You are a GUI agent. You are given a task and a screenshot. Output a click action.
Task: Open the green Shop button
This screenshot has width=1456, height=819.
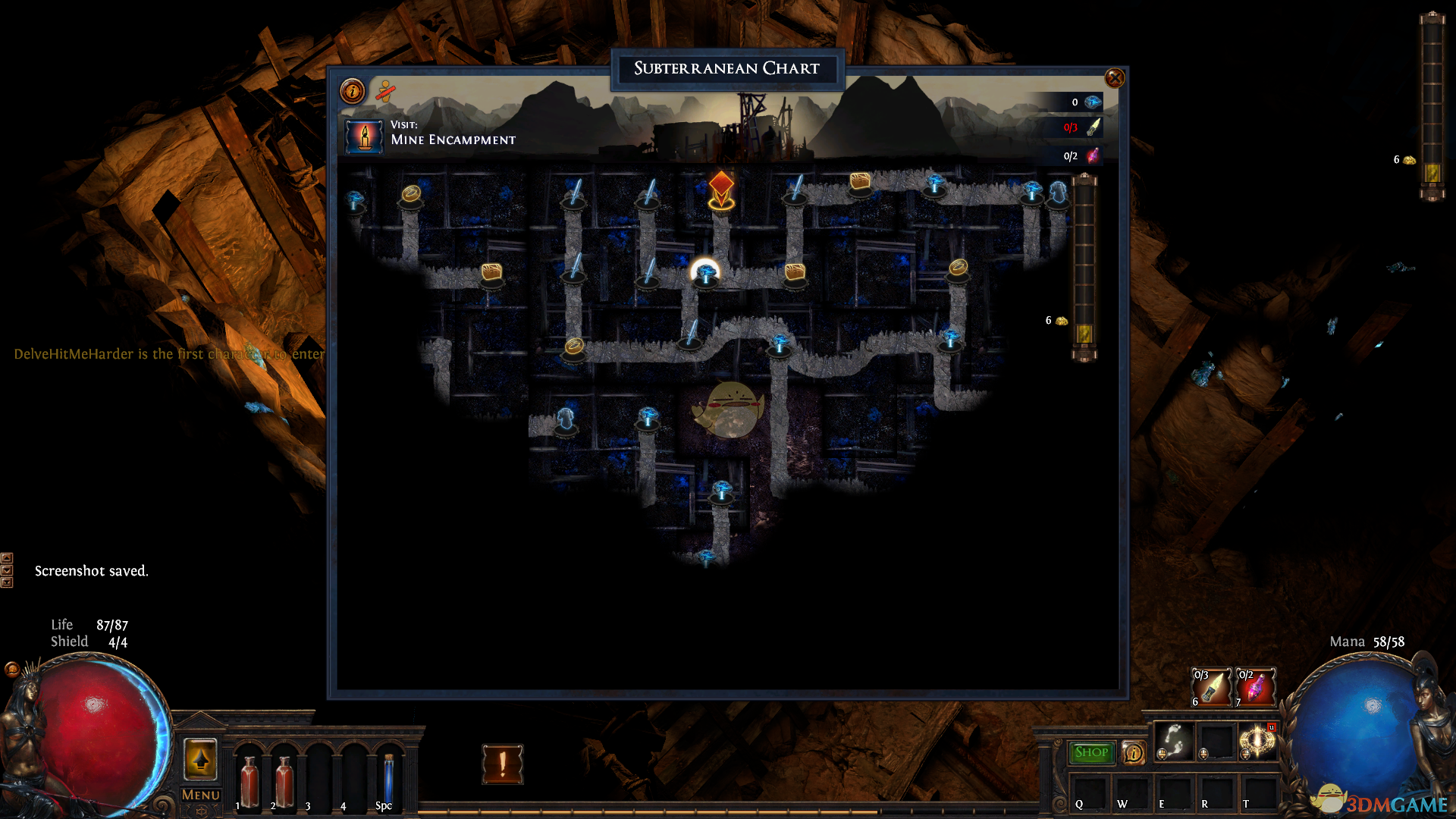pyautogui.click(x=1091, y=752)
